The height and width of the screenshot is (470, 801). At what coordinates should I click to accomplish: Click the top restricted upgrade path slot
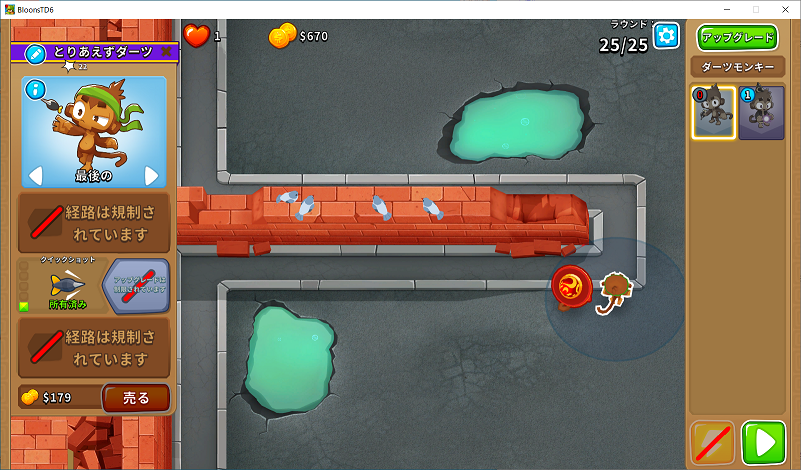(x=94, y=224)
